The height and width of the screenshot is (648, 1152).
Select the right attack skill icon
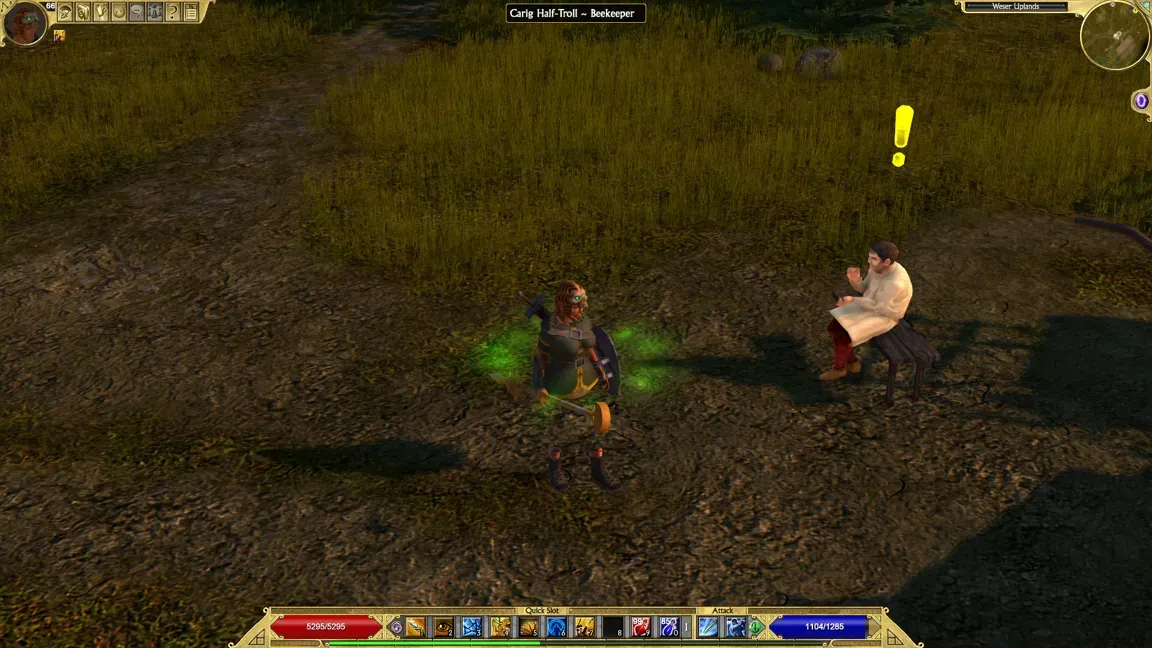click(736, 627)
